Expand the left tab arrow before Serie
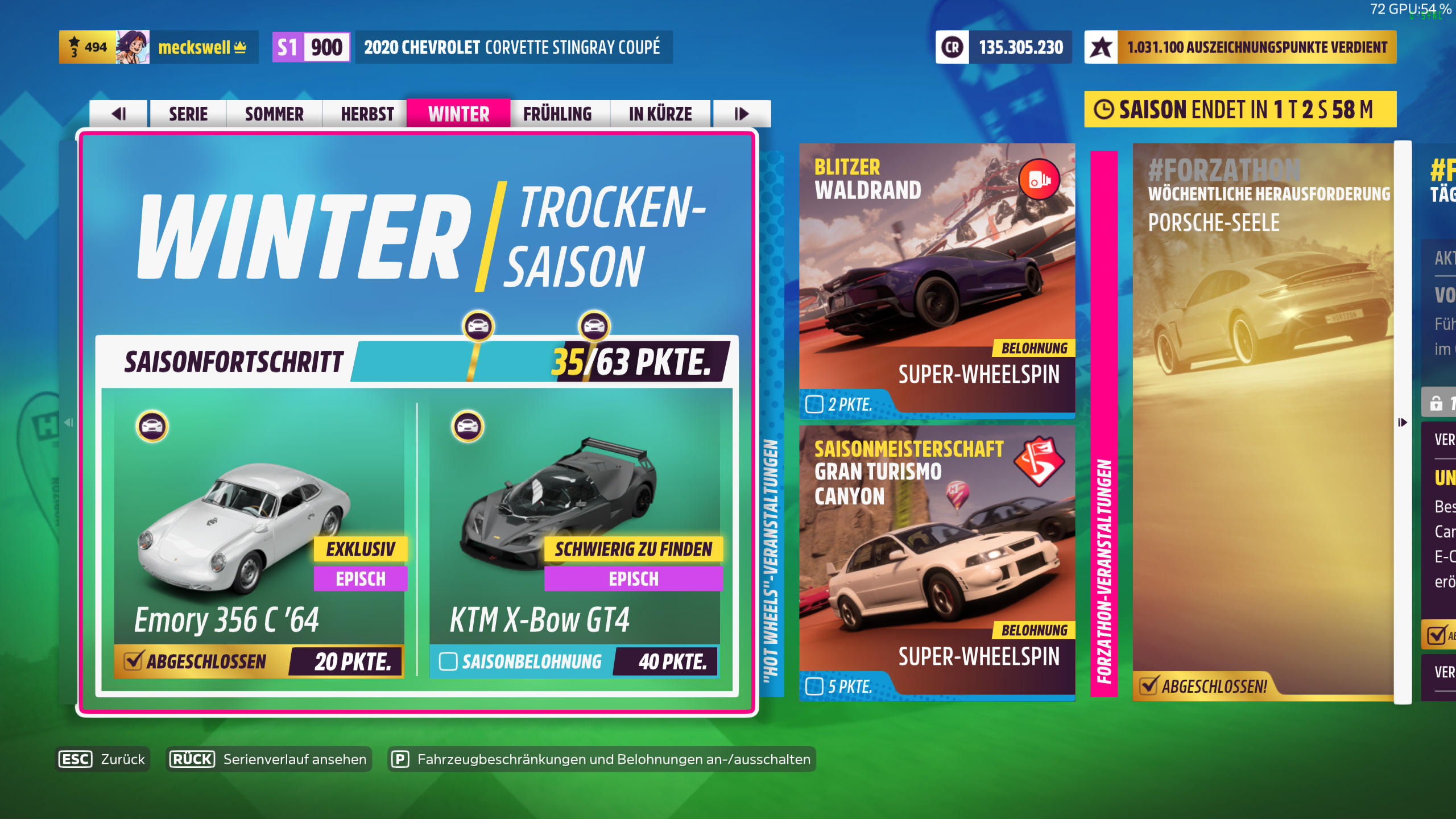The image size is (1456, 819). (x=119, y=114)
